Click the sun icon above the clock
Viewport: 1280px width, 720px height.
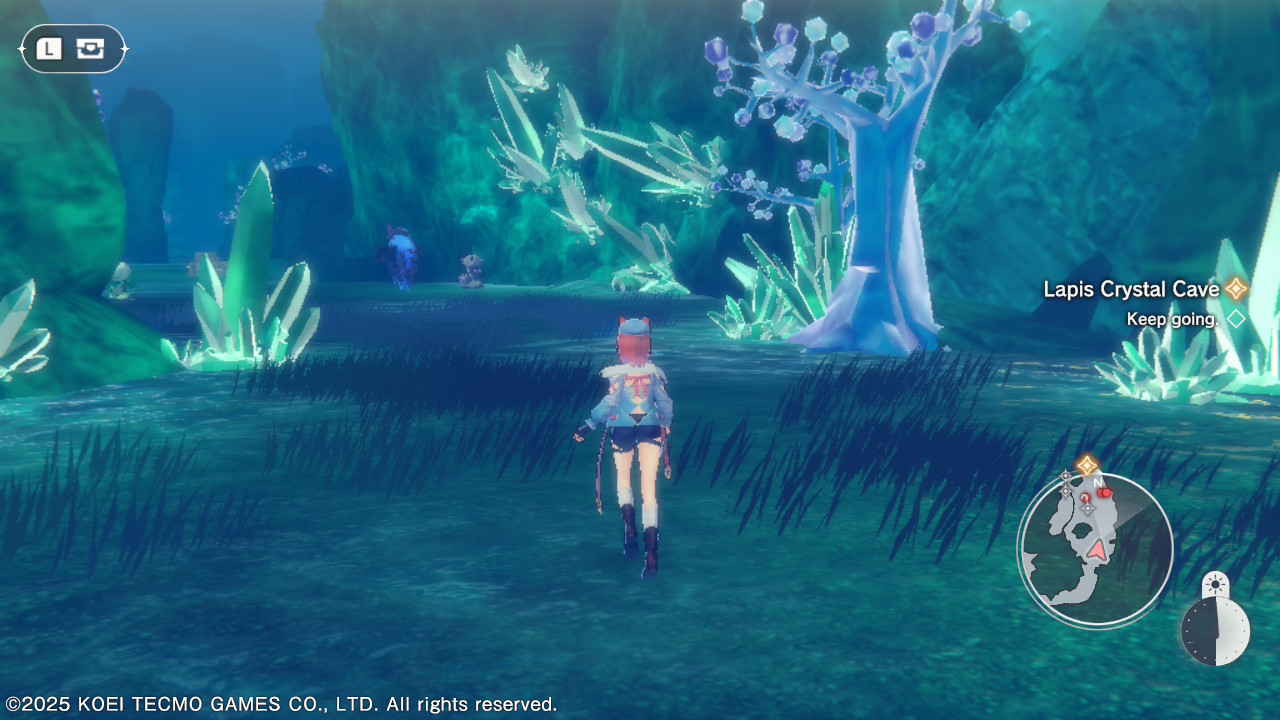point(1215,583)
